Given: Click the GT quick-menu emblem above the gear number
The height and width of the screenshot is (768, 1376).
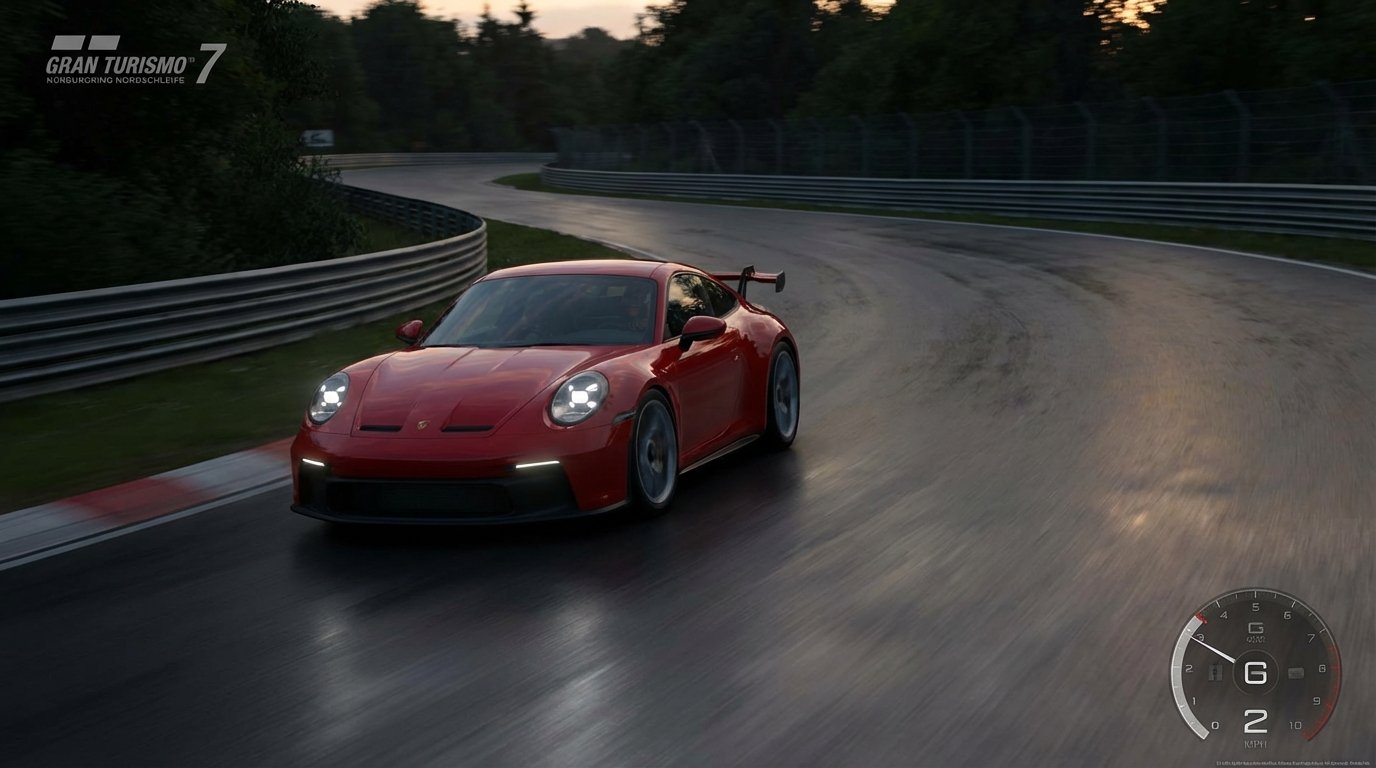Looking at the screenshot, I should (1257, 630).
